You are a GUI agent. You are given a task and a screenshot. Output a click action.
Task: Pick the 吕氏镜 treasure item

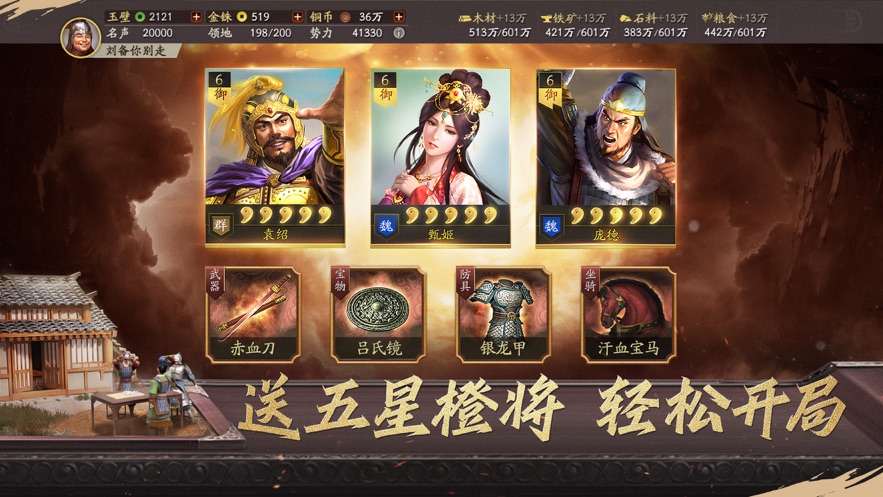(378, 314)
